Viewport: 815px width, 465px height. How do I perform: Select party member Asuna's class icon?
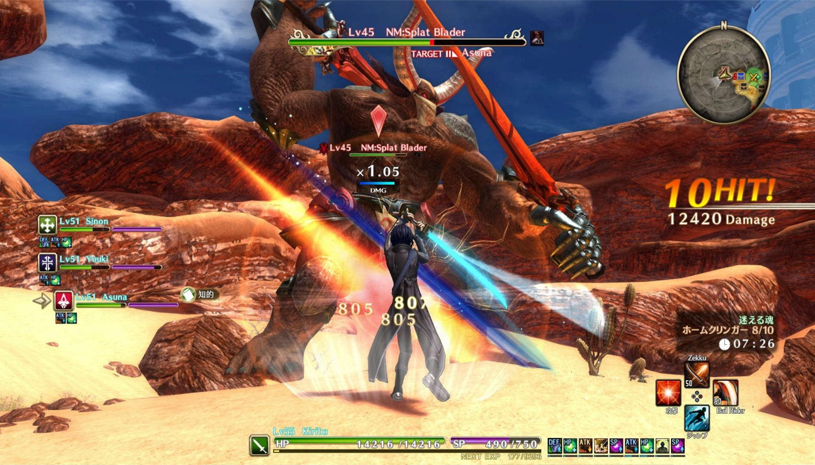63,299
